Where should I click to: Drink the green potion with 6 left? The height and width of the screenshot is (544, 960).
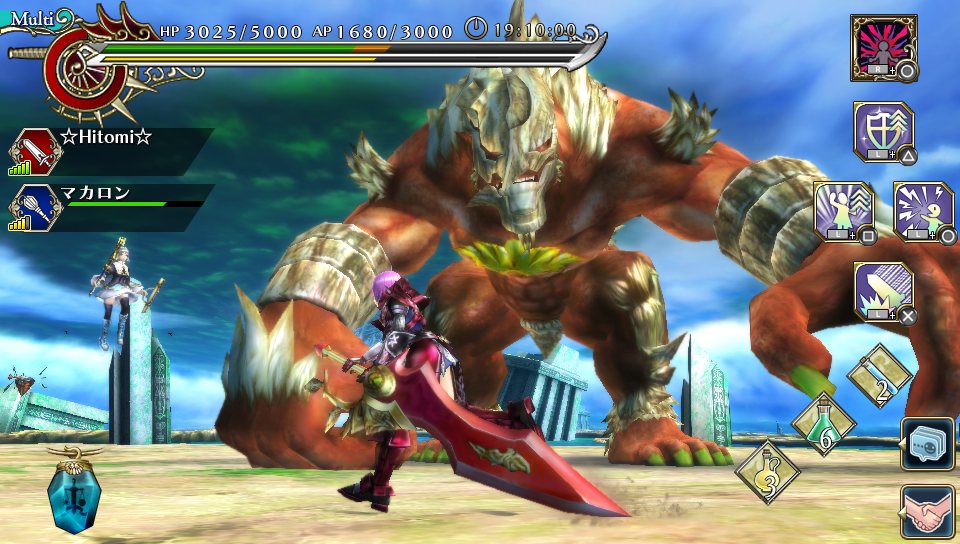[x=823, y=423]
